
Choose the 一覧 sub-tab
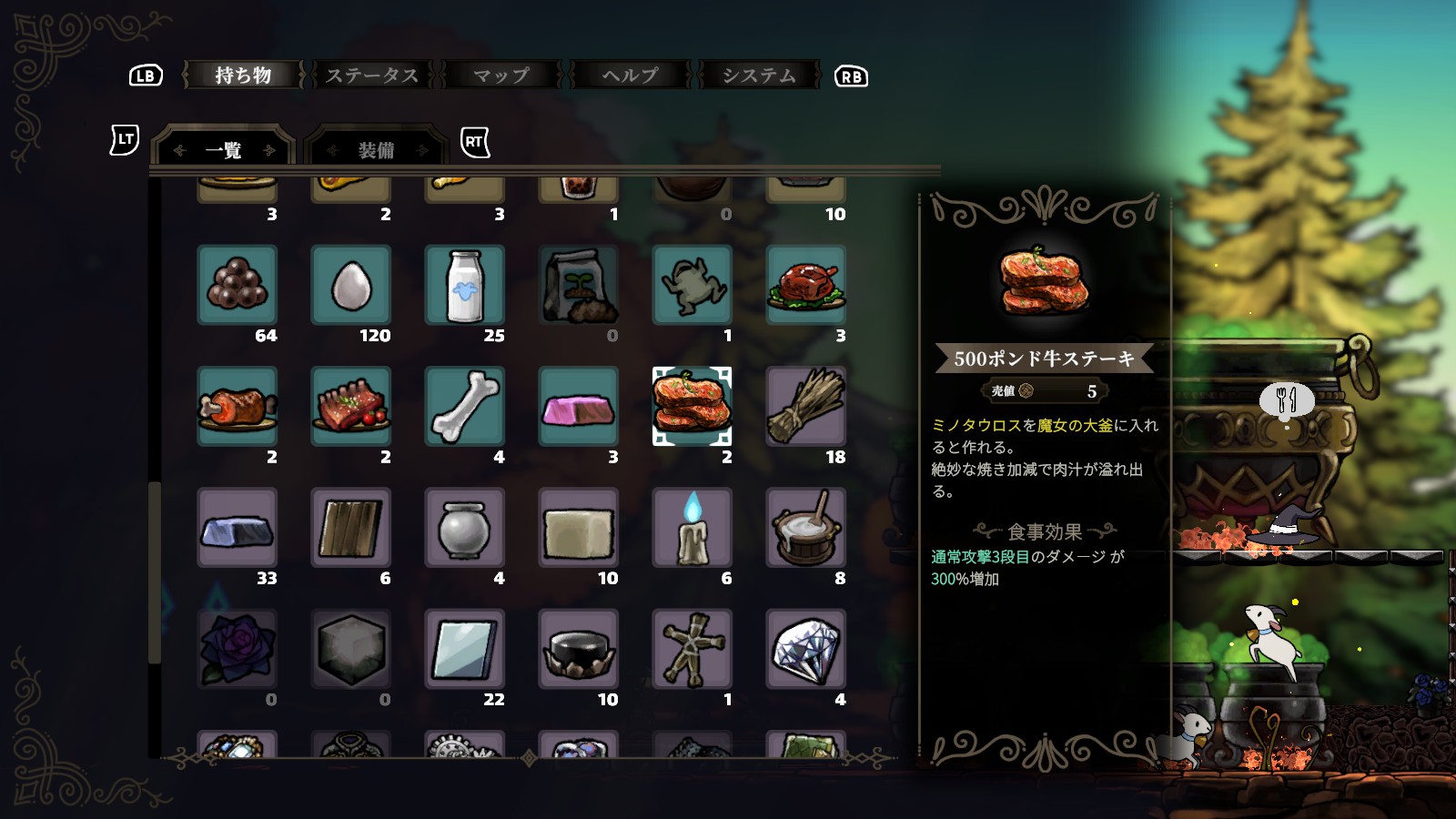pyautogui.click(x=224, y=150)
